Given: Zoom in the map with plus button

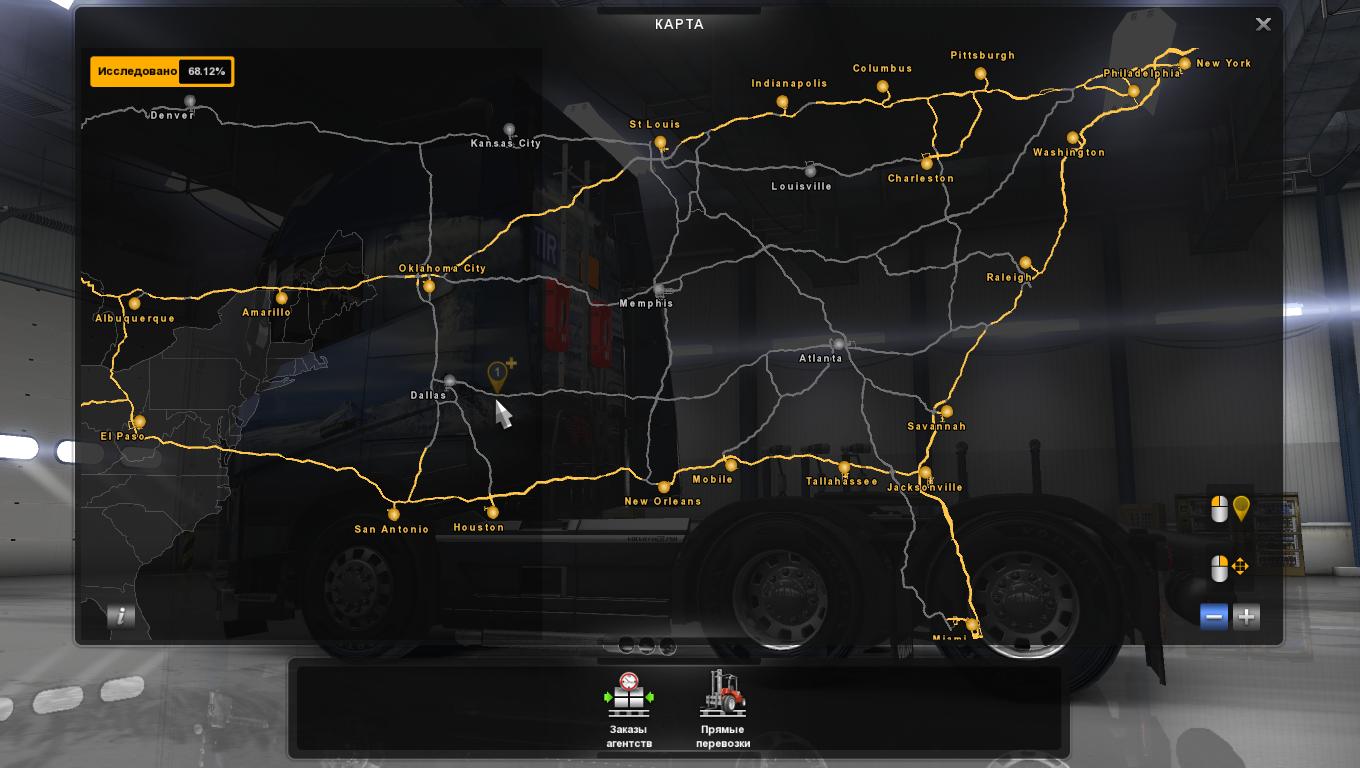Looking at the screenshot, I should (x=1246, y=617).
